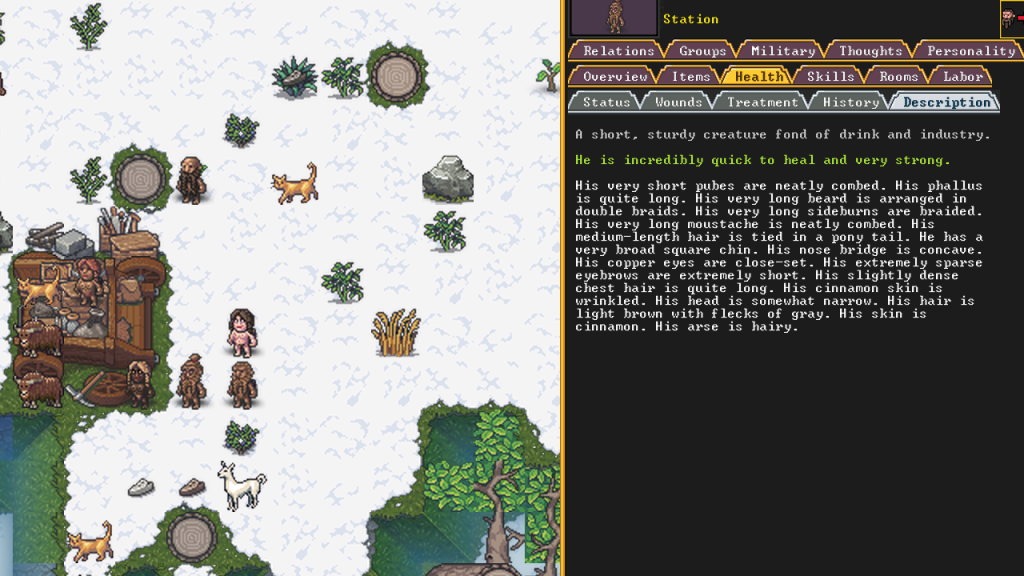This screenshot has height=576, width=1024.
Task: Show the Thoughts tab
Action: 870,51
